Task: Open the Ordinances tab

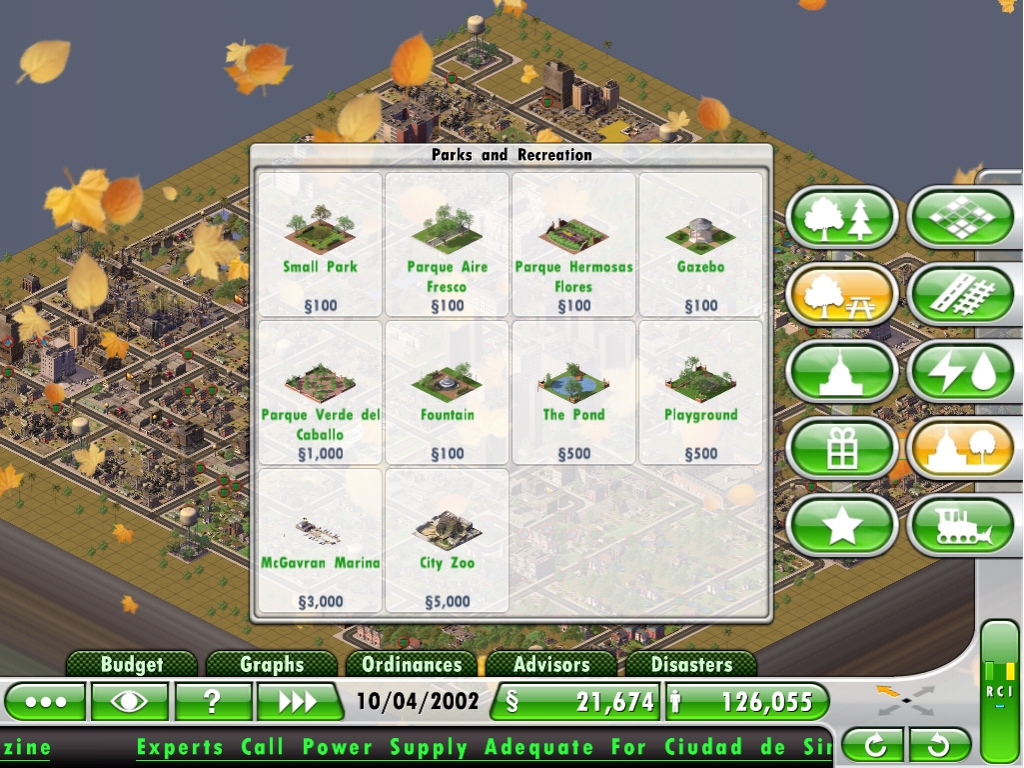Action: click(x=412, y=664)
